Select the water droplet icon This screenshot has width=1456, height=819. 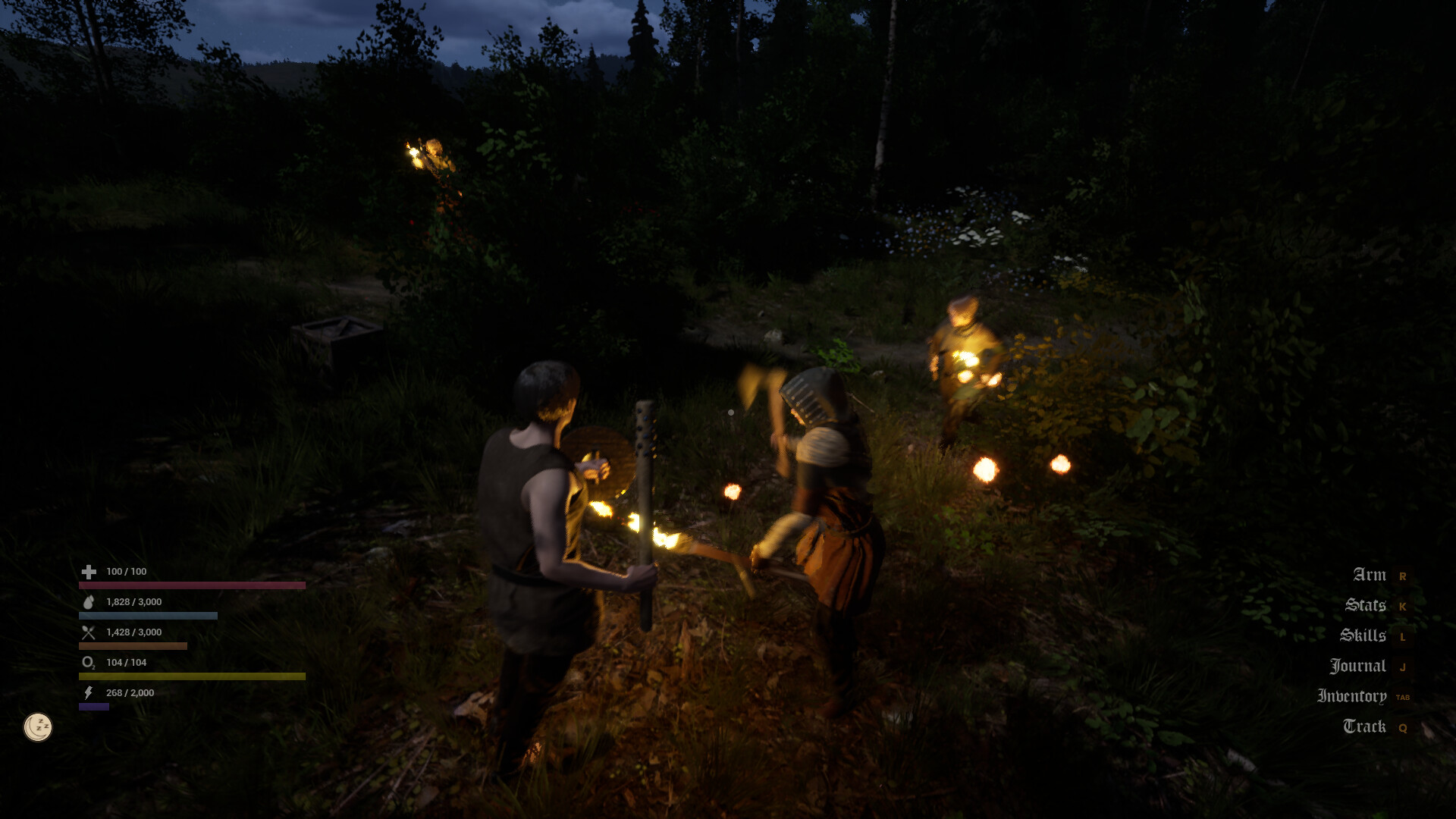click(x=88, y=601)
